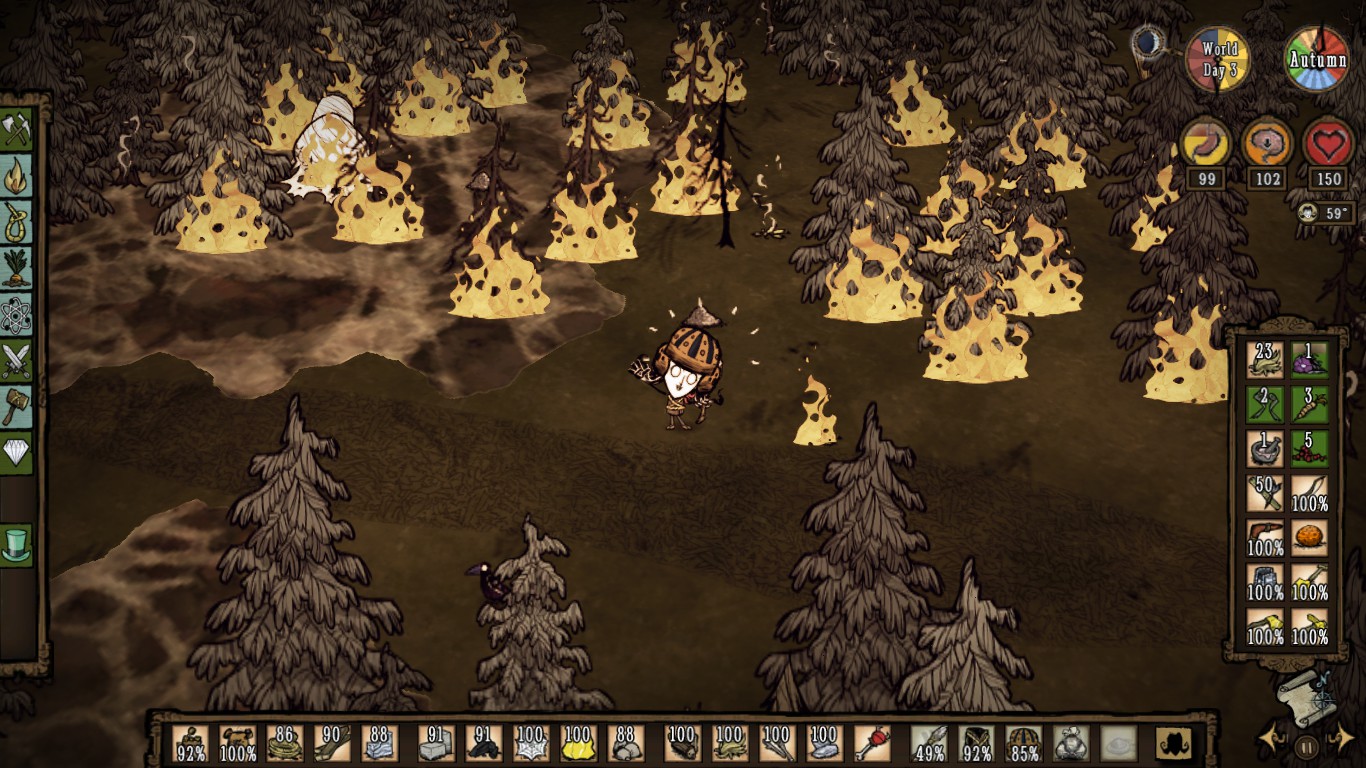Open the map scroll
The width and height of the screenshot is (1366, 768).
pyautogui.click(x=1305, y=695)
